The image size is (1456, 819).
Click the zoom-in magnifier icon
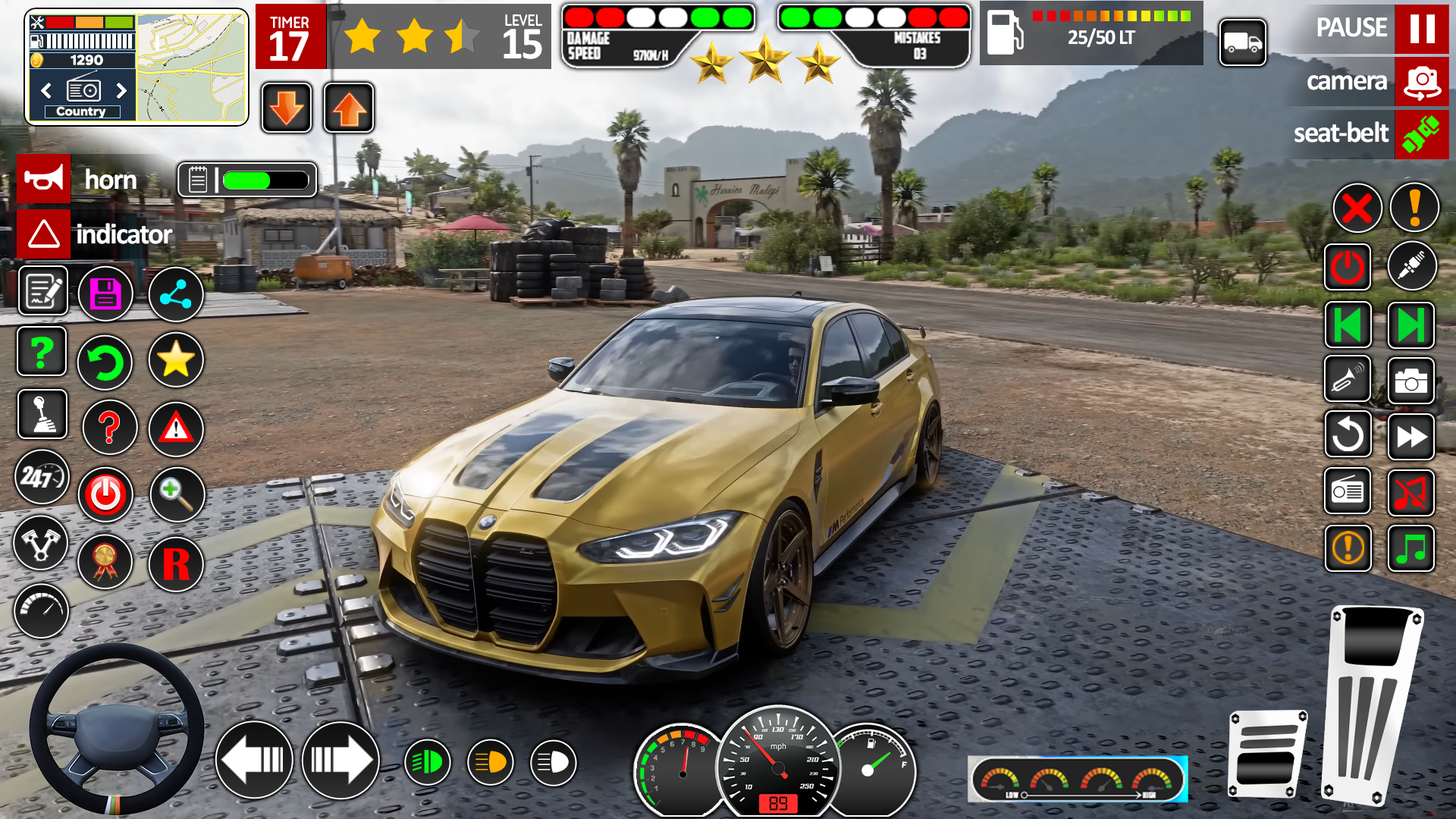tap(175, 494)
